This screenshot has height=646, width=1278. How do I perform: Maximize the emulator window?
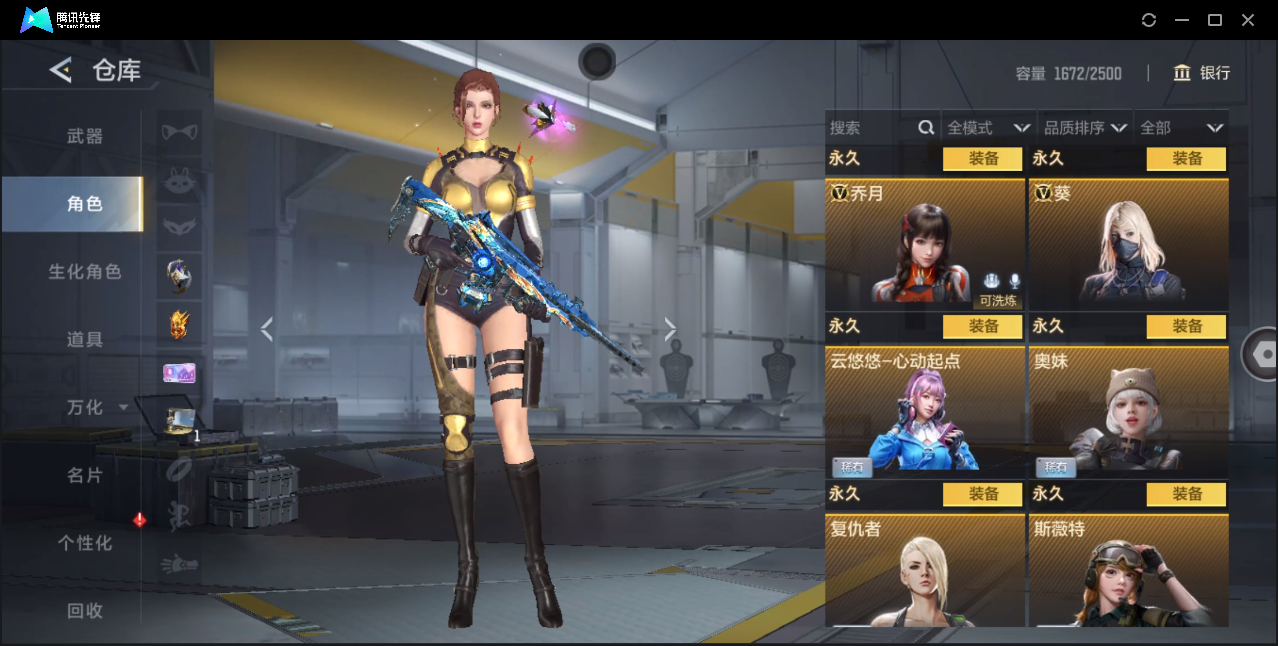click(1215, 20)
